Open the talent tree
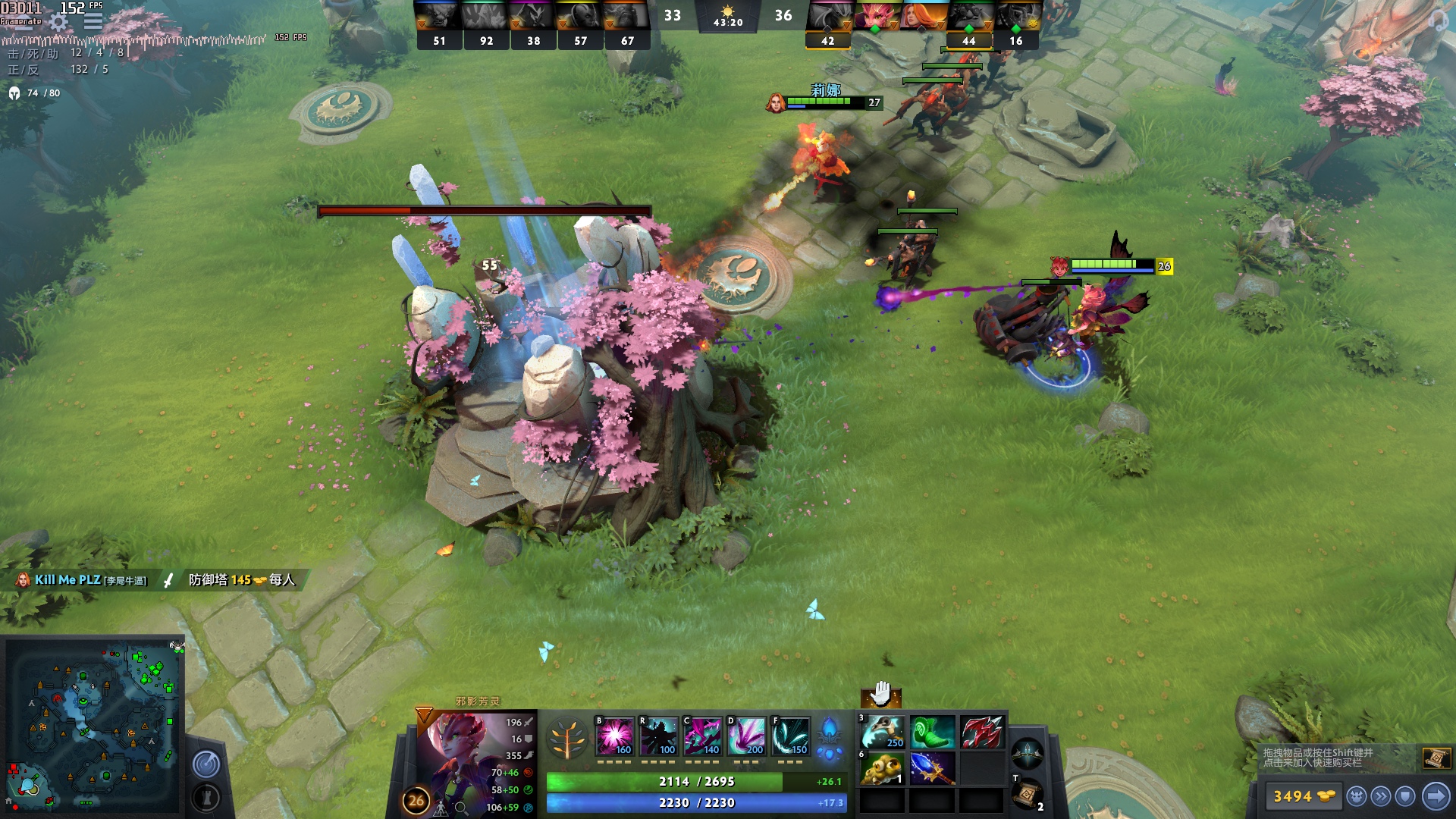 tap(567, 738)
